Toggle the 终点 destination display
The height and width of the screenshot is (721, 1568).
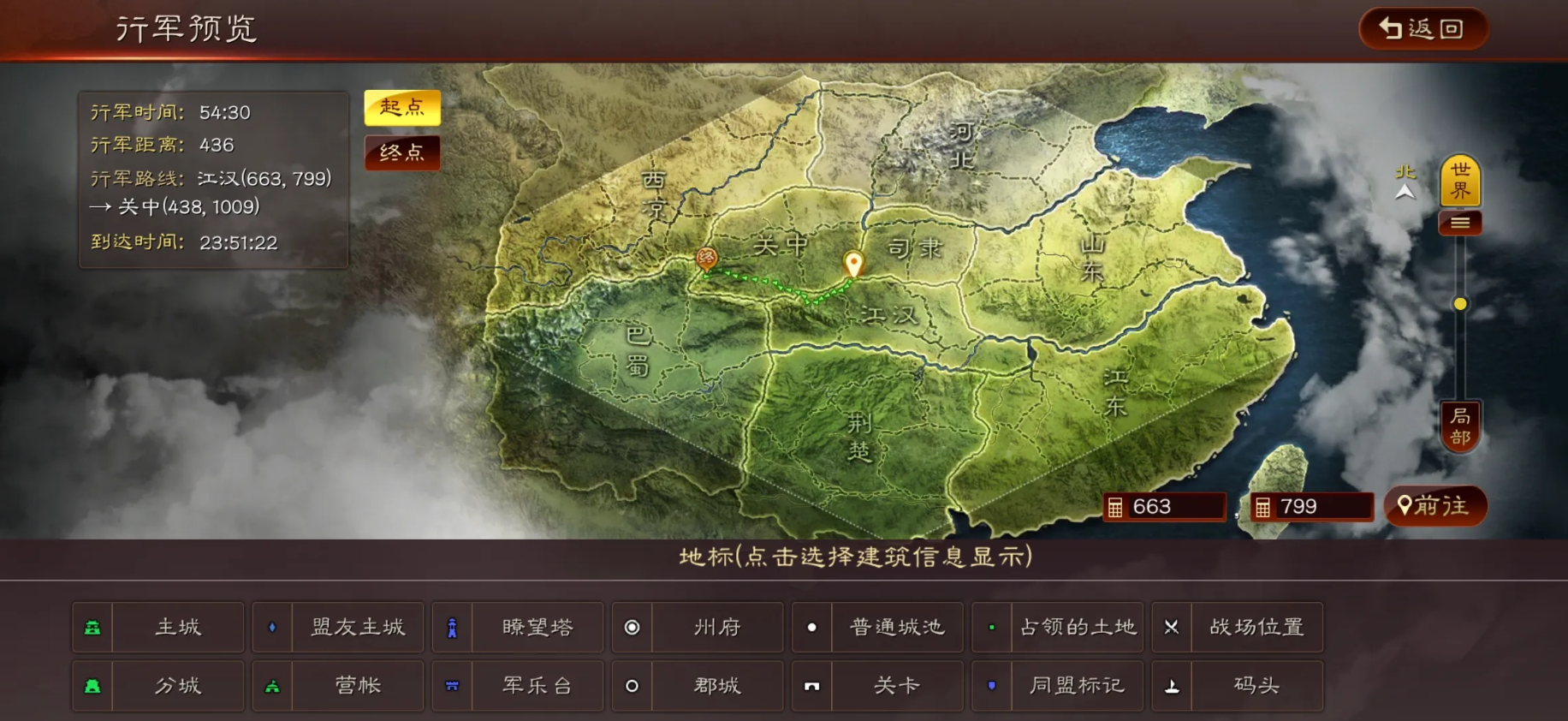pyautogui.click(x=402, y=153)
